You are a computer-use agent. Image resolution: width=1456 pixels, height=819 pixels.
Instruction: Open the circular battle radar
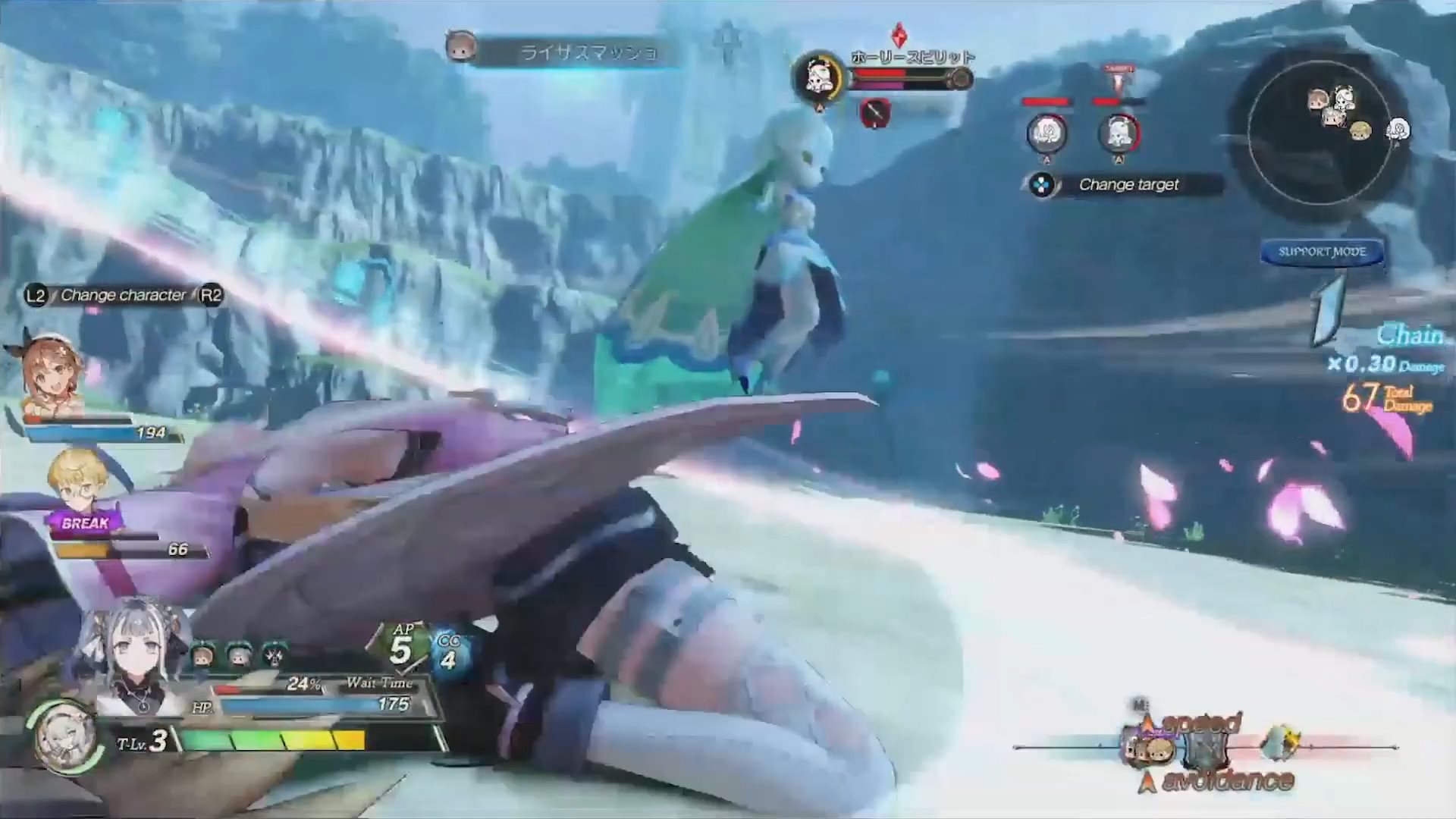pyautogui.click(x=1321, y=136)
